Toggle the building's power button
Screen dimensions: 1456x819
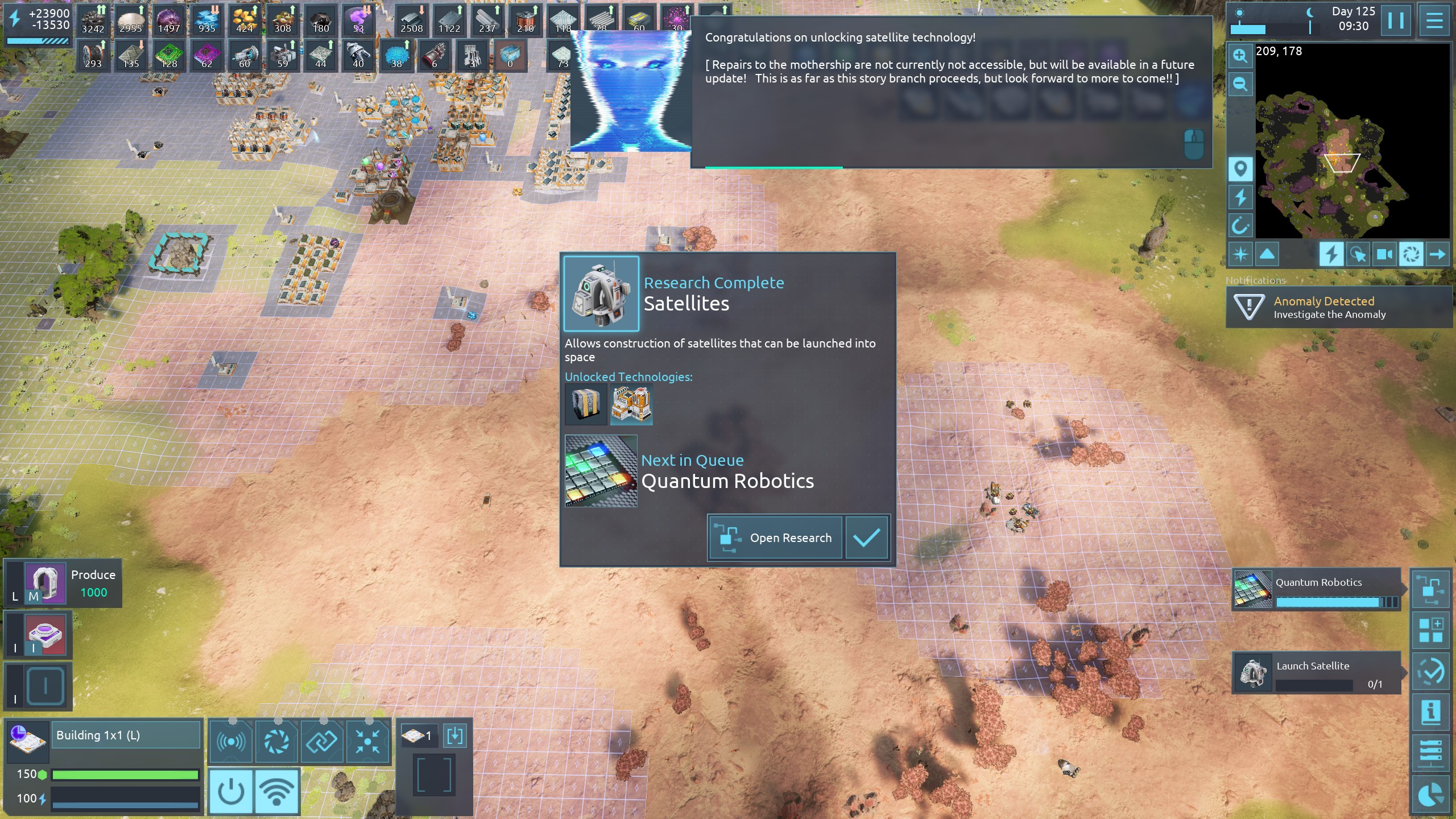click(x=231, y=791)
